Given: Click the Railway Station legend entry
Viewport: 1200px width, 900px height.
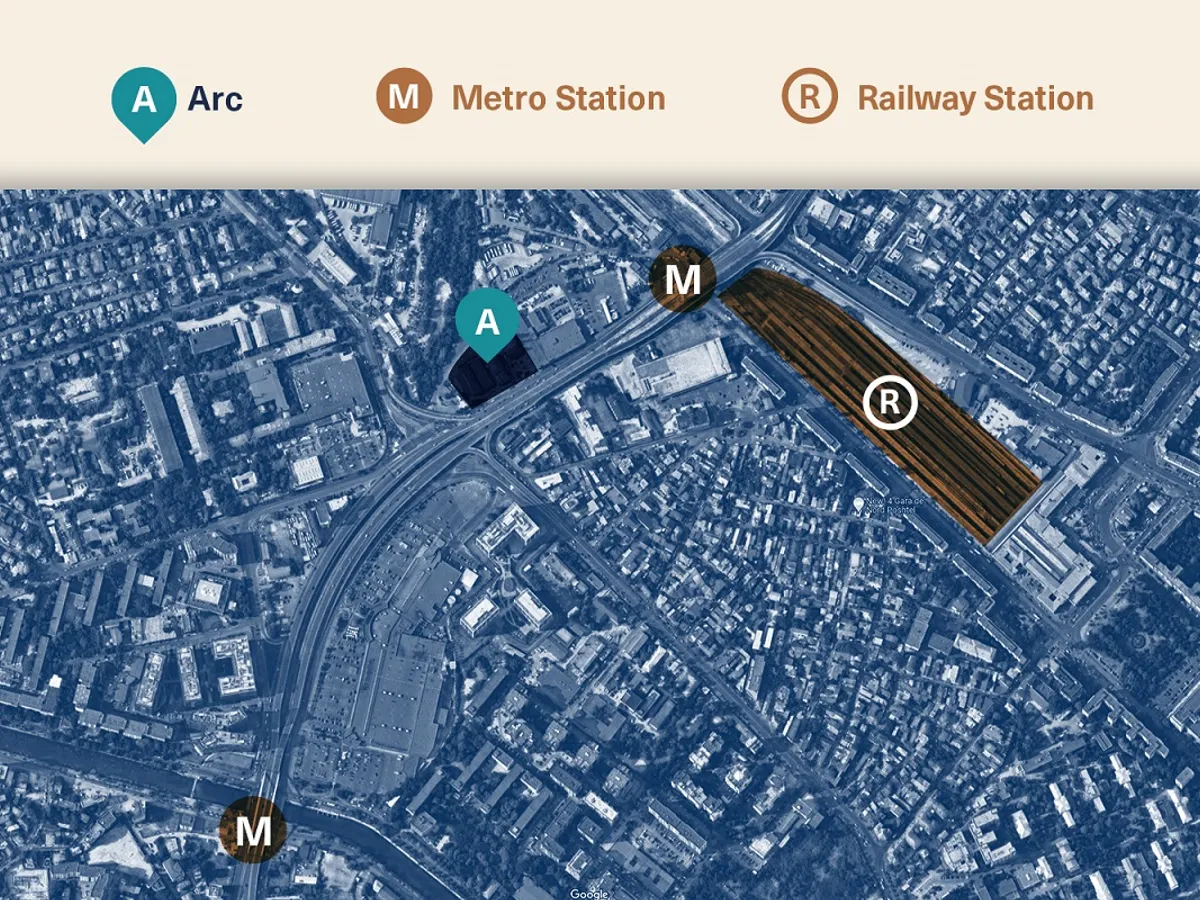Looking at the screenshot, I should tap(937, 98).
